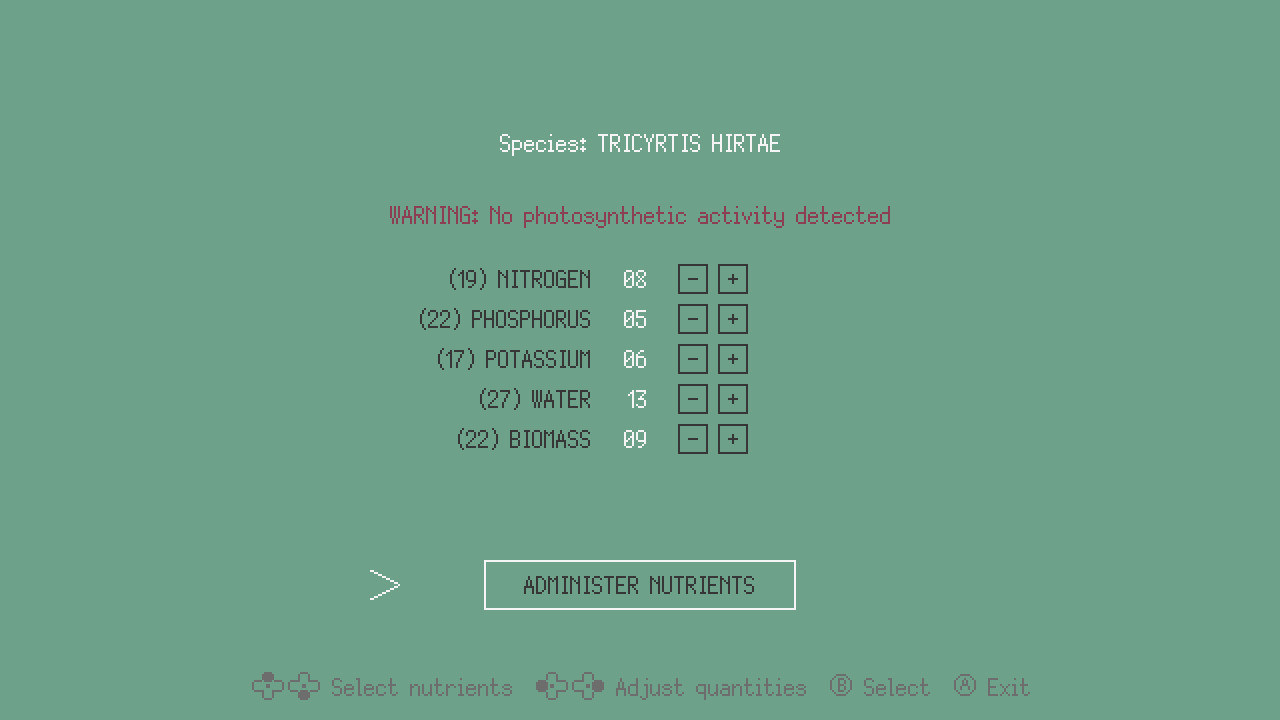Raise the POTASSIUM level
The height and width of the screenshot is (720, 1280).
733,359
